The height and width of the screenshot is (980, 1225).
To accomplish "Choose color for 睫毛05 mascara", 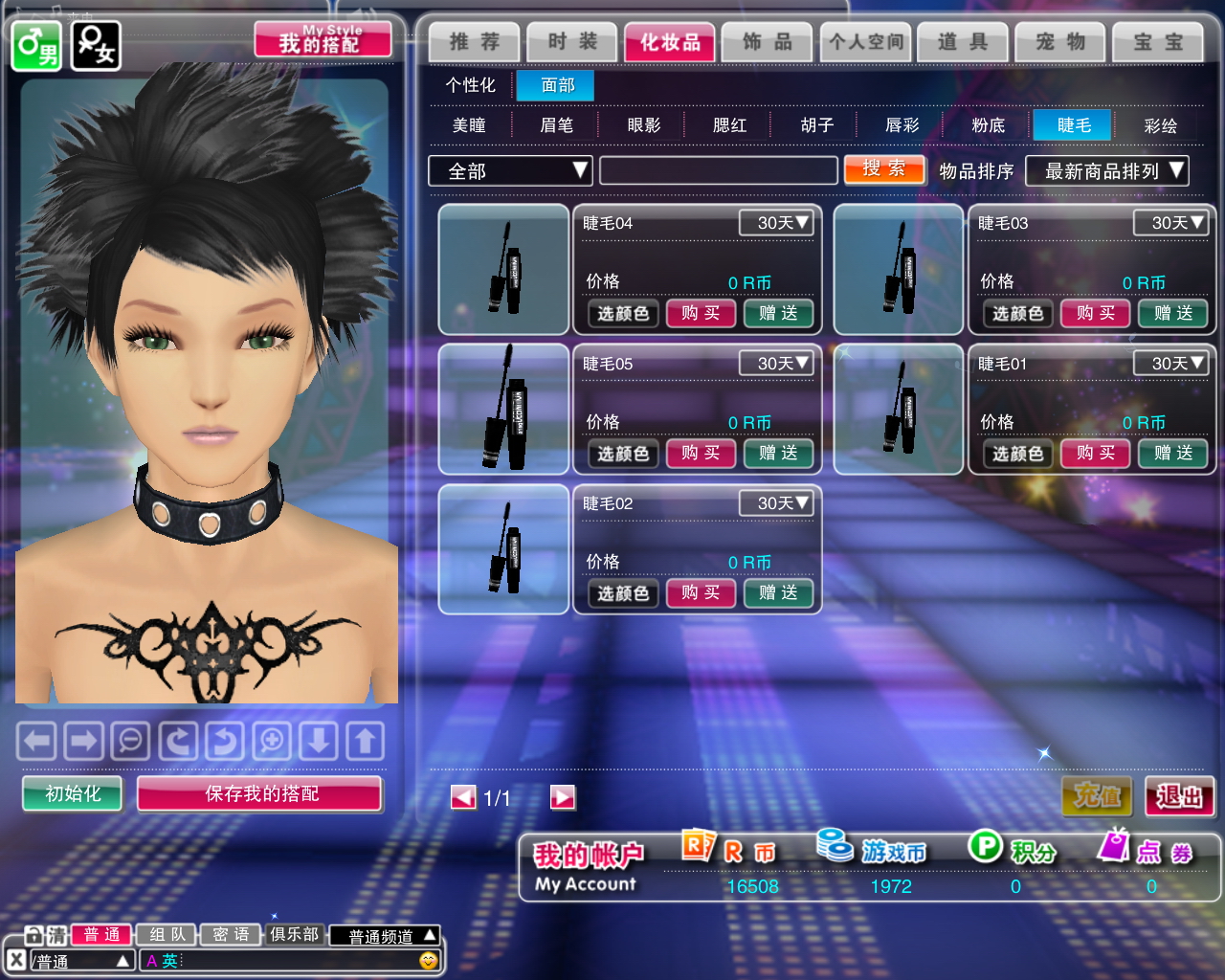I will [623, 454].
